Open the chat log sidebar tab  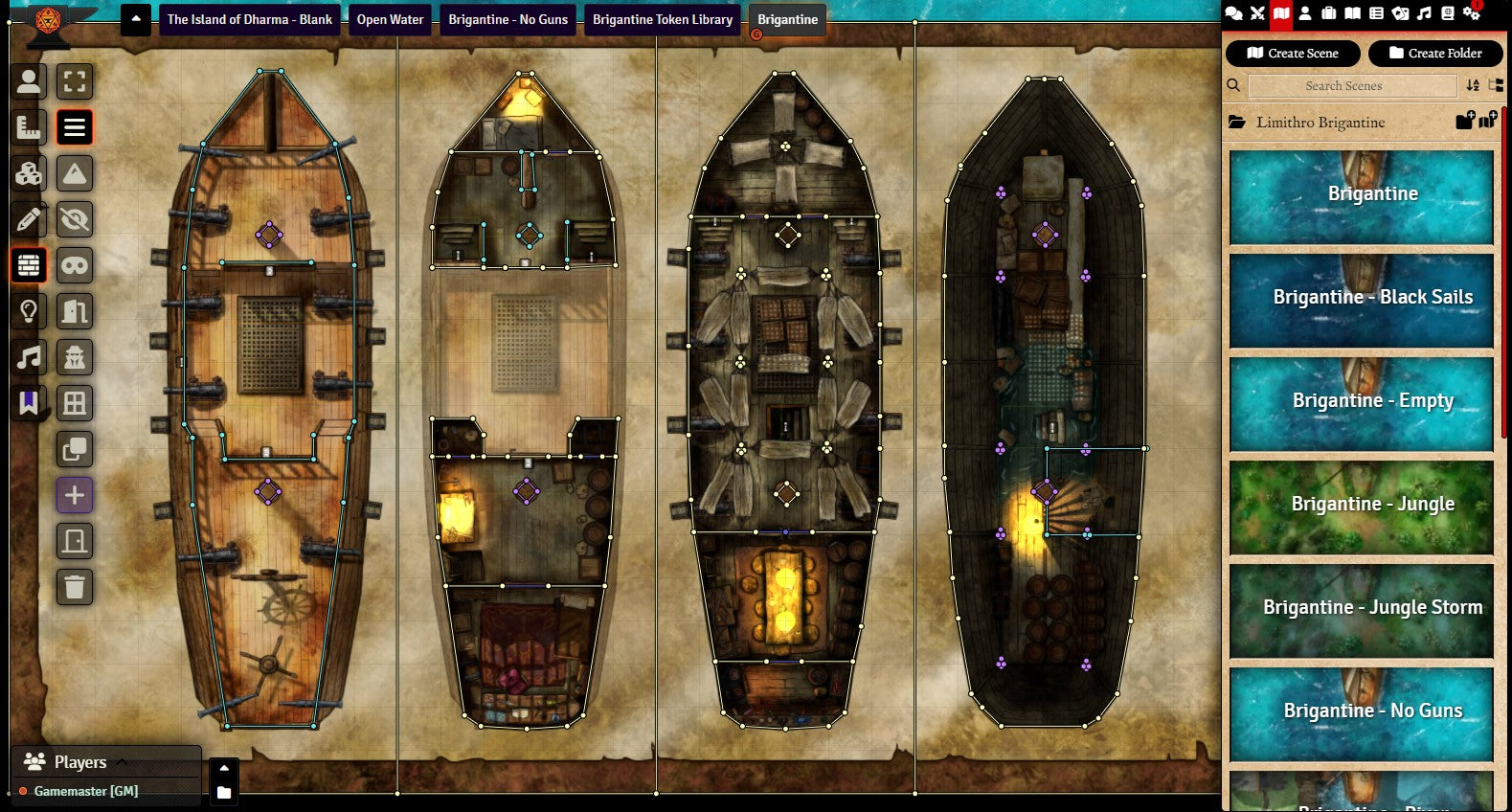[x=1233, y=13]
